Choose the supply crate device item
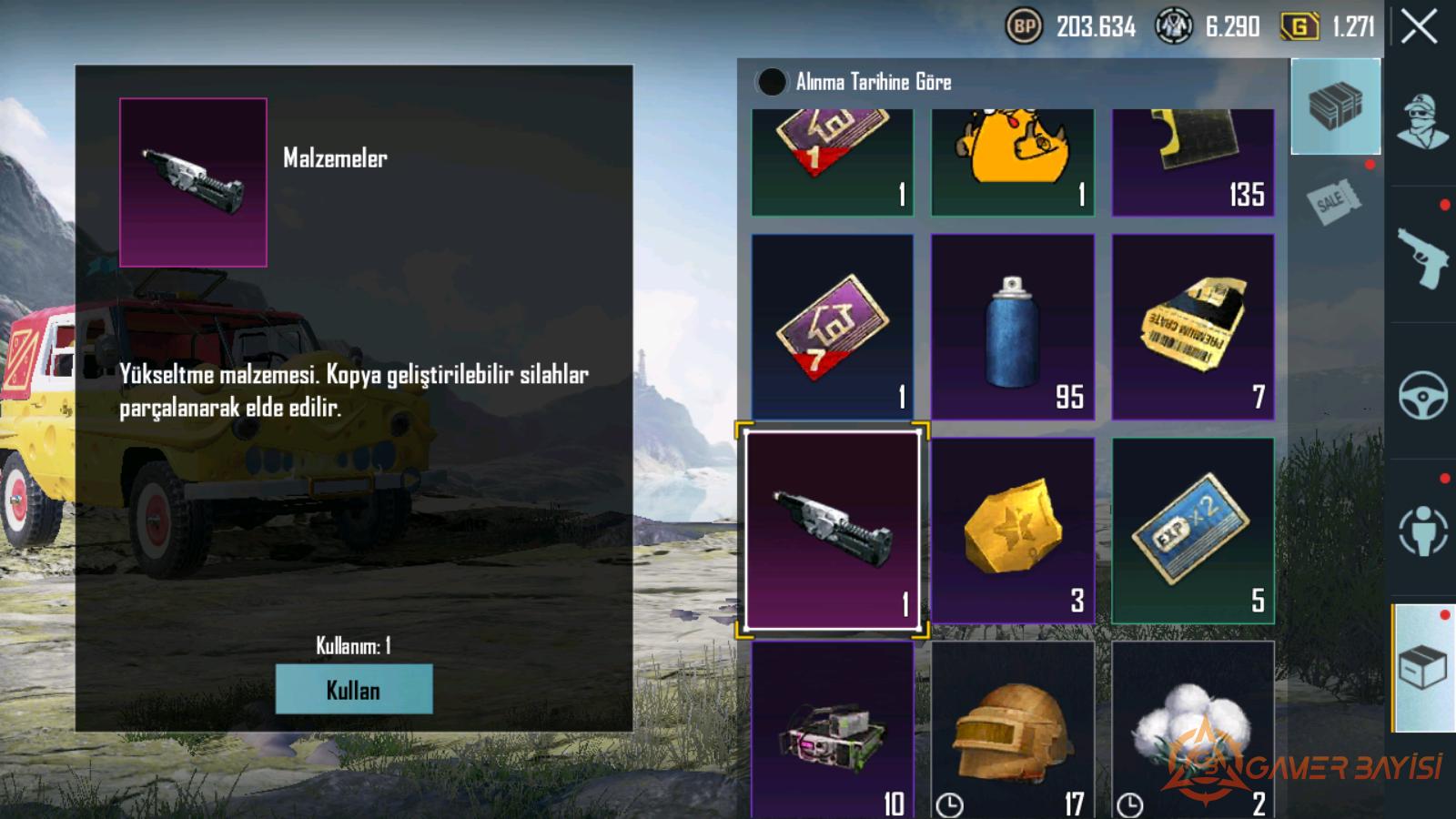The width and height of the screenshot is (1456, 819). (x=832, y=730)
